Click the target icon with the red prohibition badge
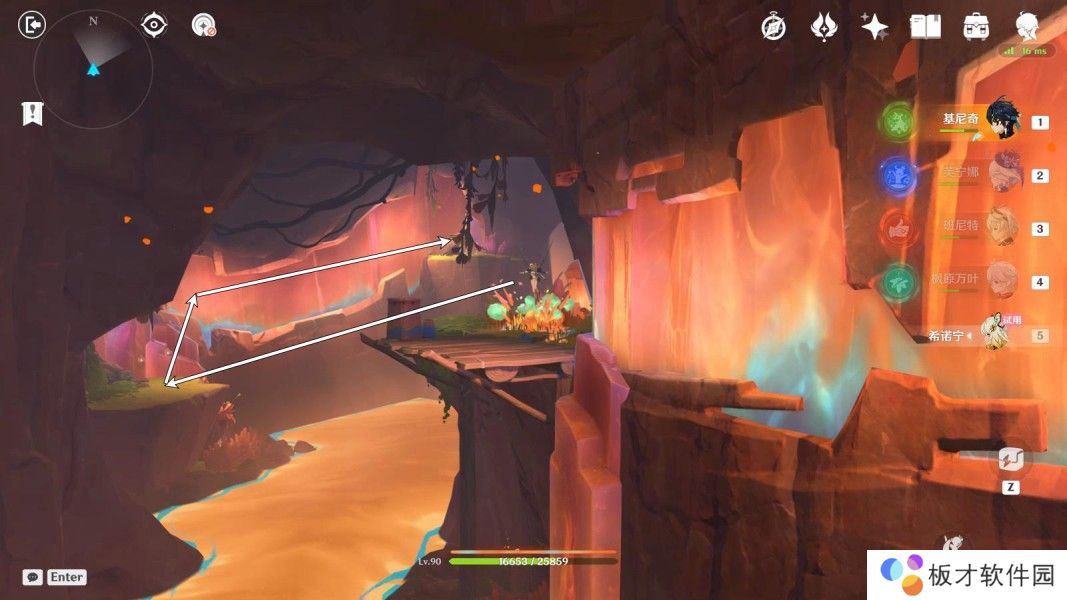The width and height of the screenshot is (1067, 600). (204, 25)
